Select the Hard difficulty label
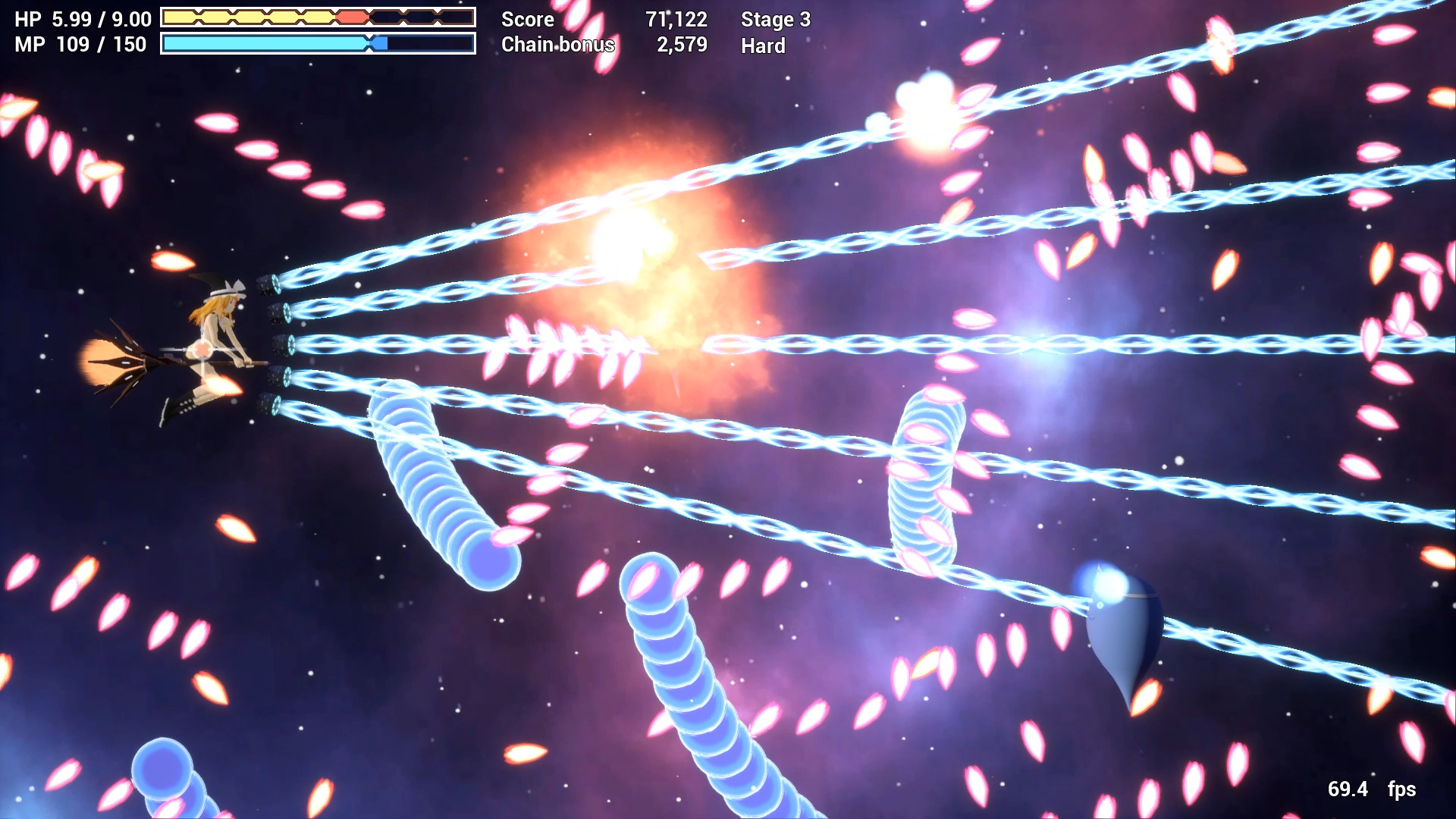 pyautogui.click(x=762, y=47)
